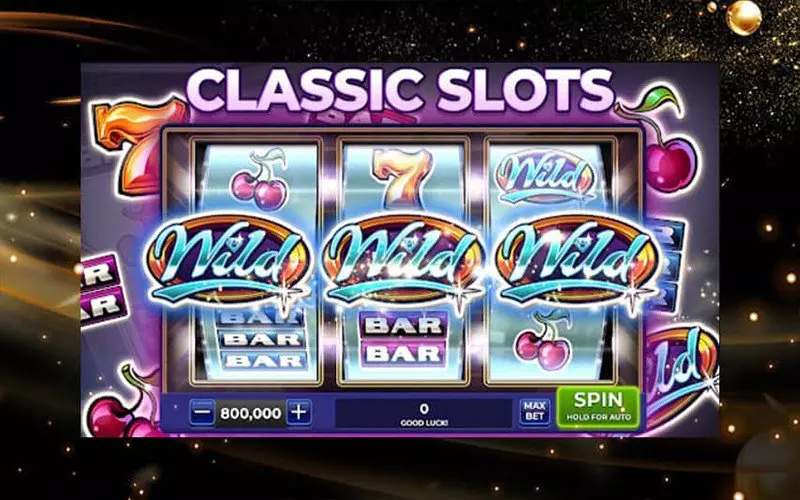Activate the MAX BET button
The width and height of the screenshot is (800, 500).
(x=534, y=411)
